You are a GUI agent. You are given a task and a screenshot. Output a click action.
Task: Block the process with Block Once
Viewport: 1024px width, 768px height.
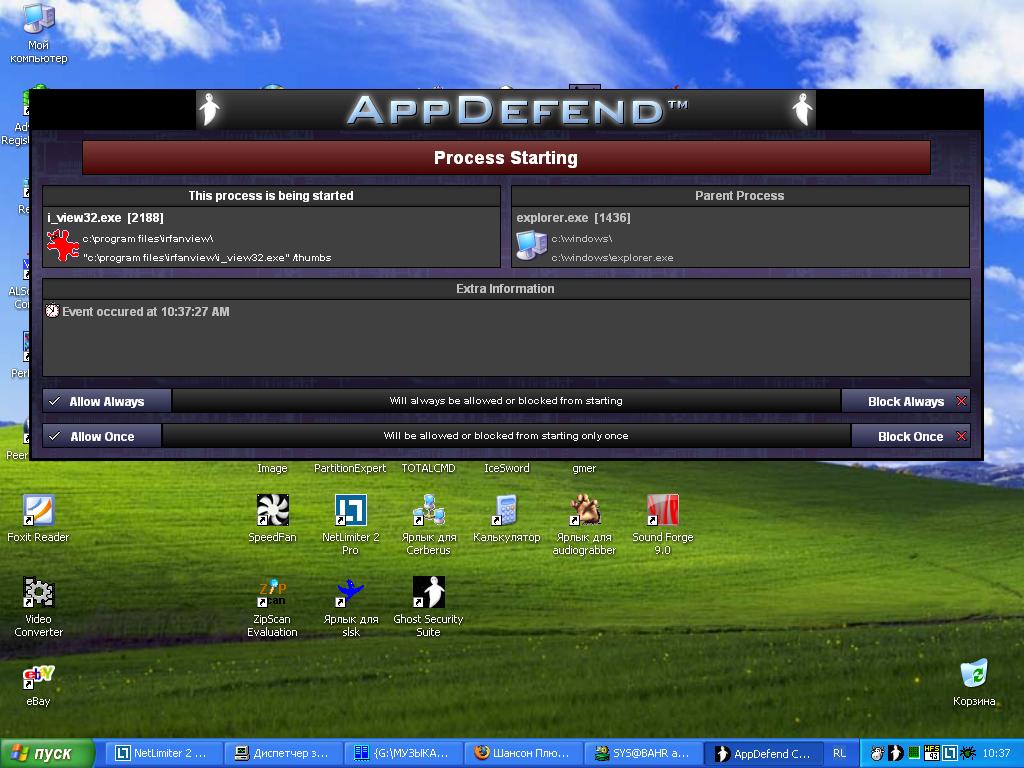[911, 436]
